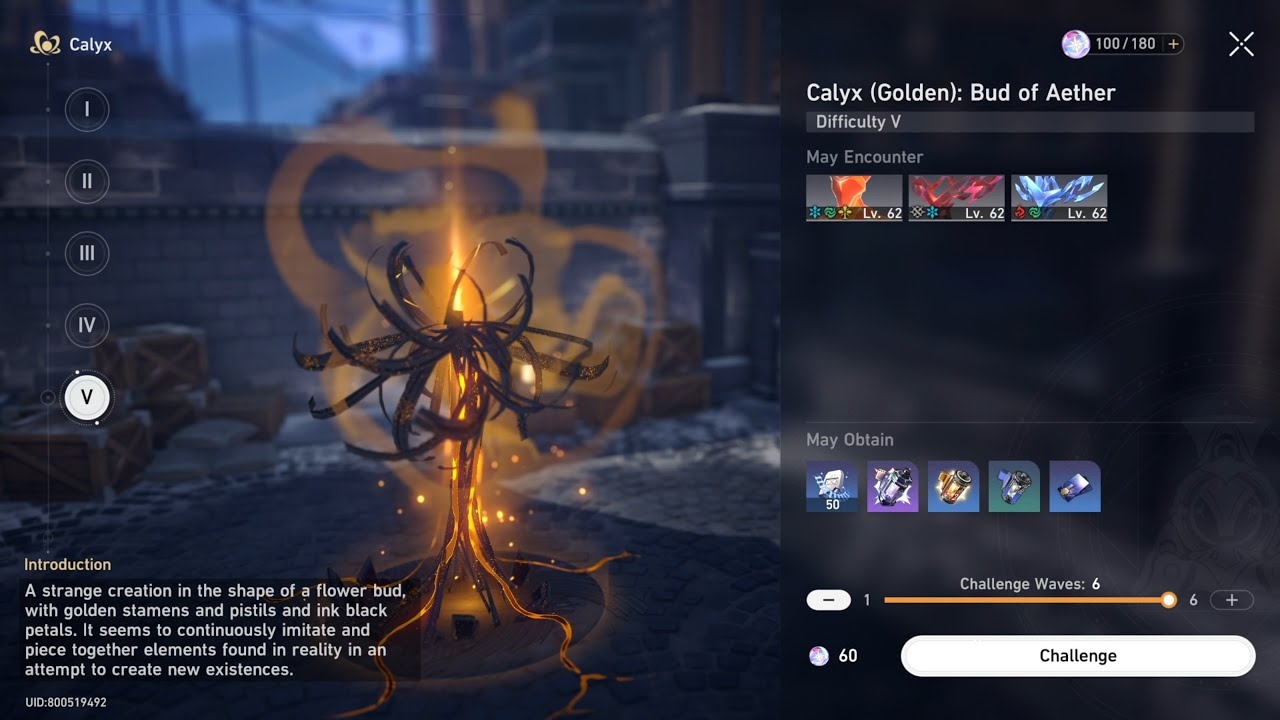Screen dimensions: 1280x720
Task: Inspect the Trailblaze EXP reward showing 50
Action: point(832,487)
